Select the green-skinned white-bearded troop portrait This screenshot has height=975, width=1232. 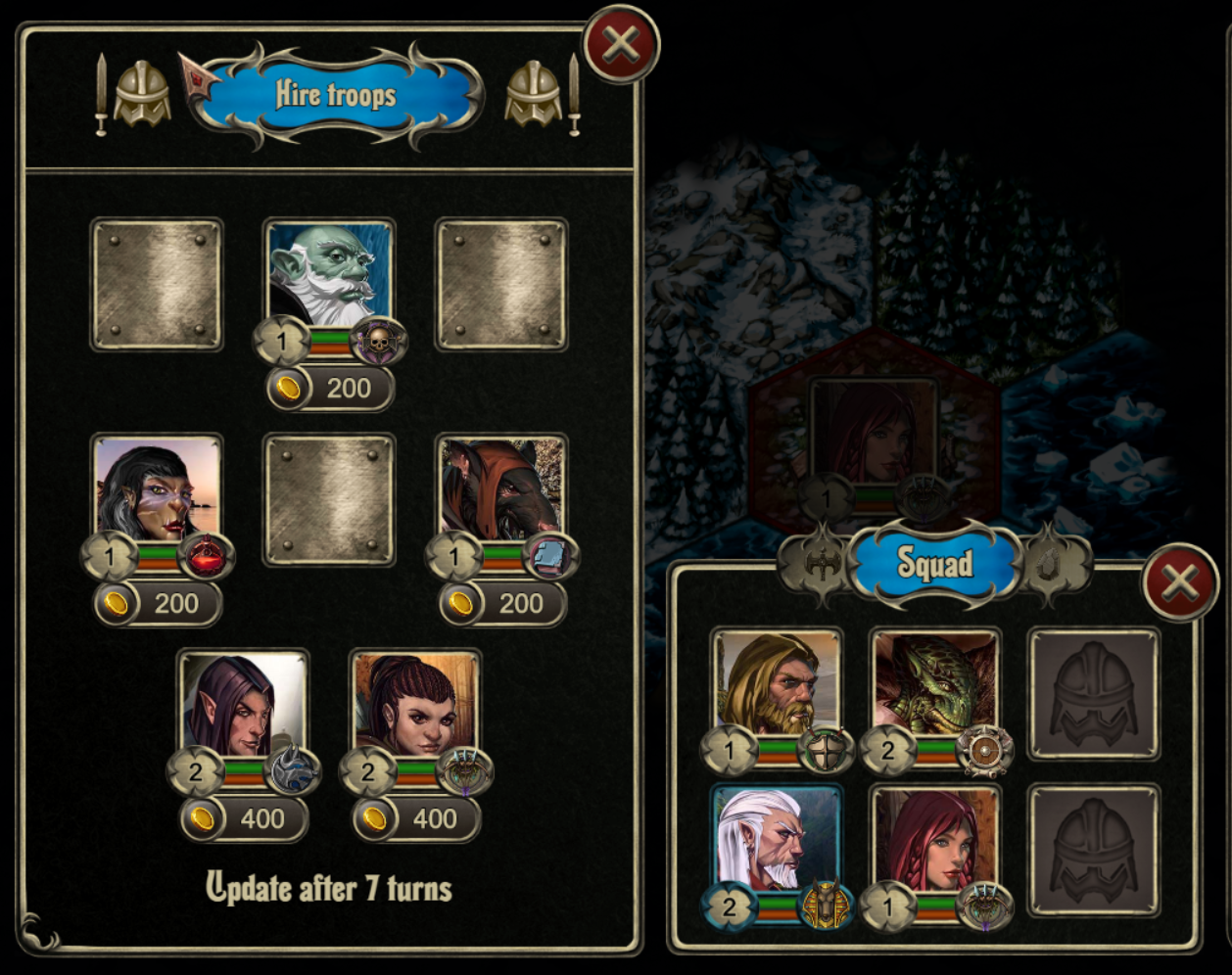click(x=329, y=272)
